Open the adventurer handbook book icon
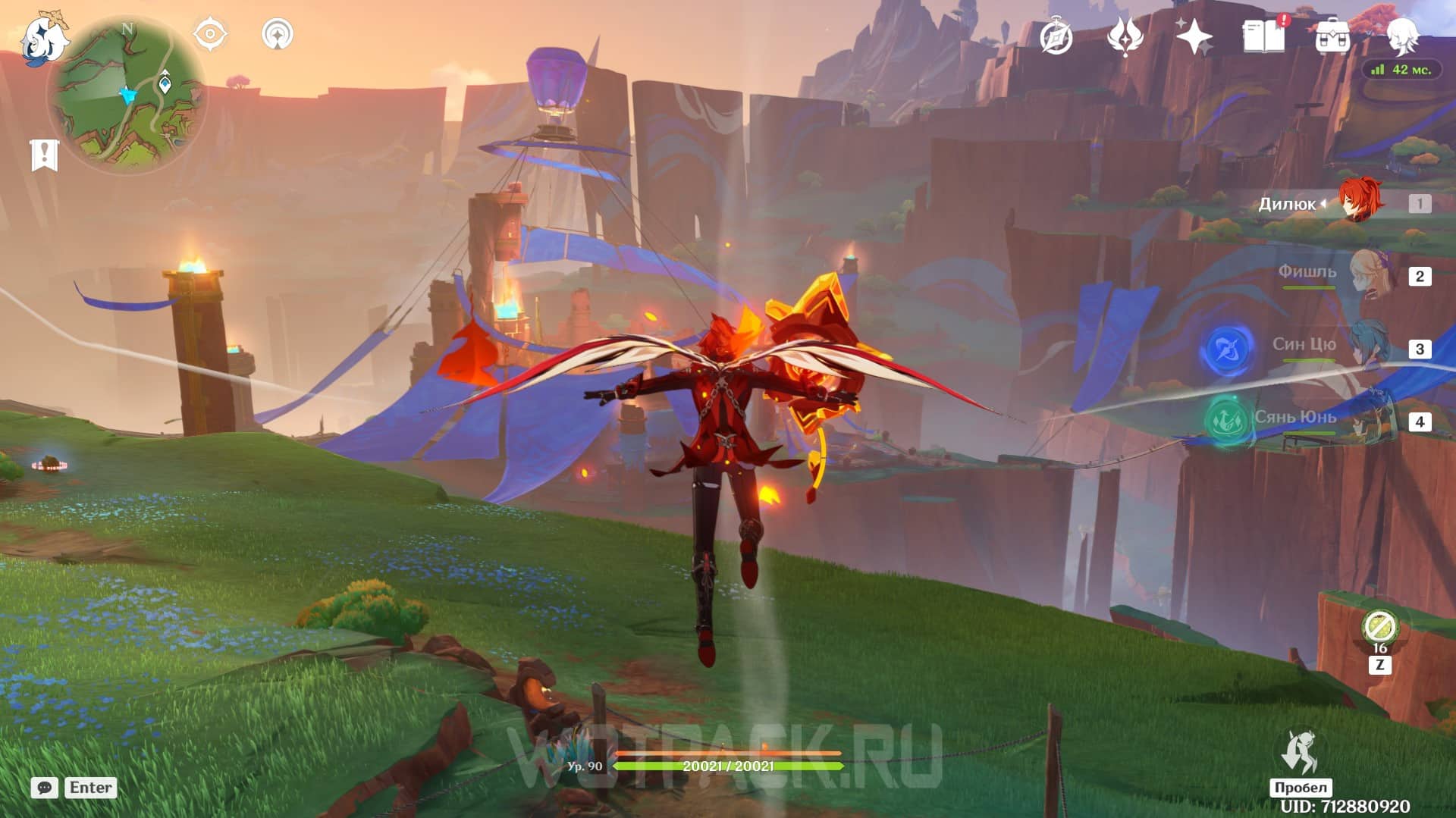The image size is (1456, 818). click(x=1263, y=36)
